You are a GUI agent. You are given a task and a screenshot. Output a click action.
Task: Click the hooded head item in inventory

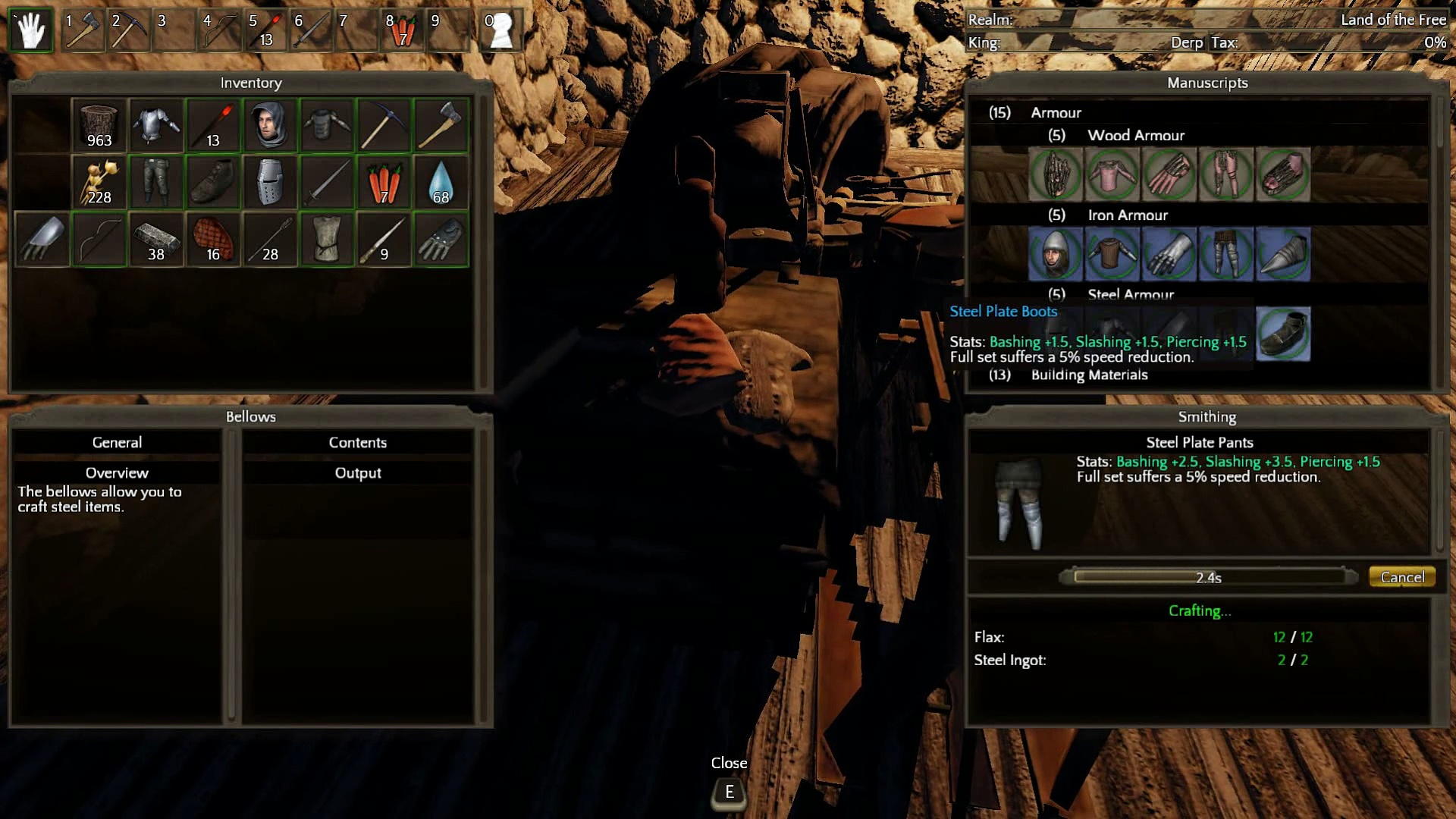pos(270,125)
